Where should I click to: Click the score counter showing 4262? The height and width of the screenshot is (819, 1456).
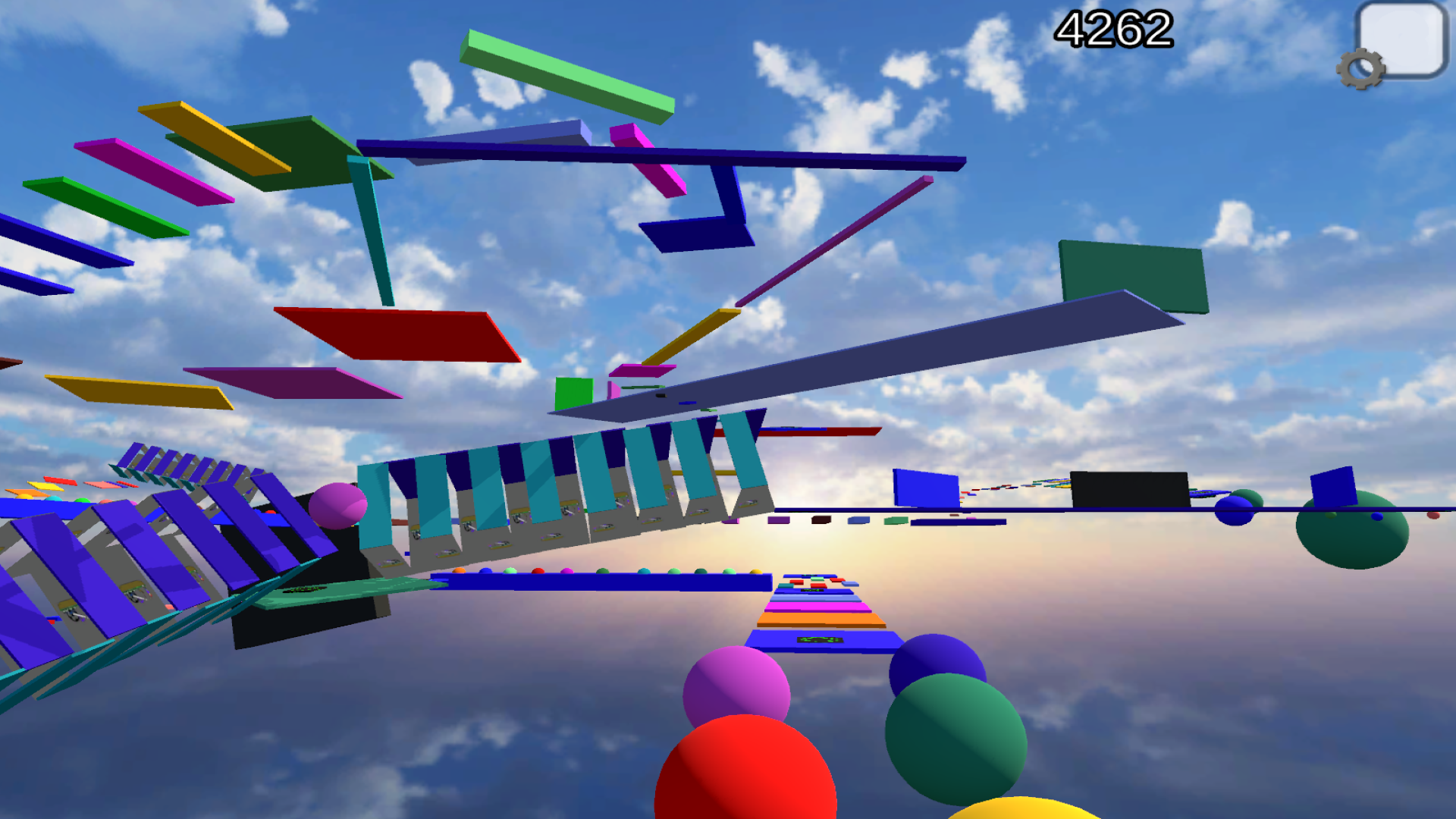click(1113, 30)
